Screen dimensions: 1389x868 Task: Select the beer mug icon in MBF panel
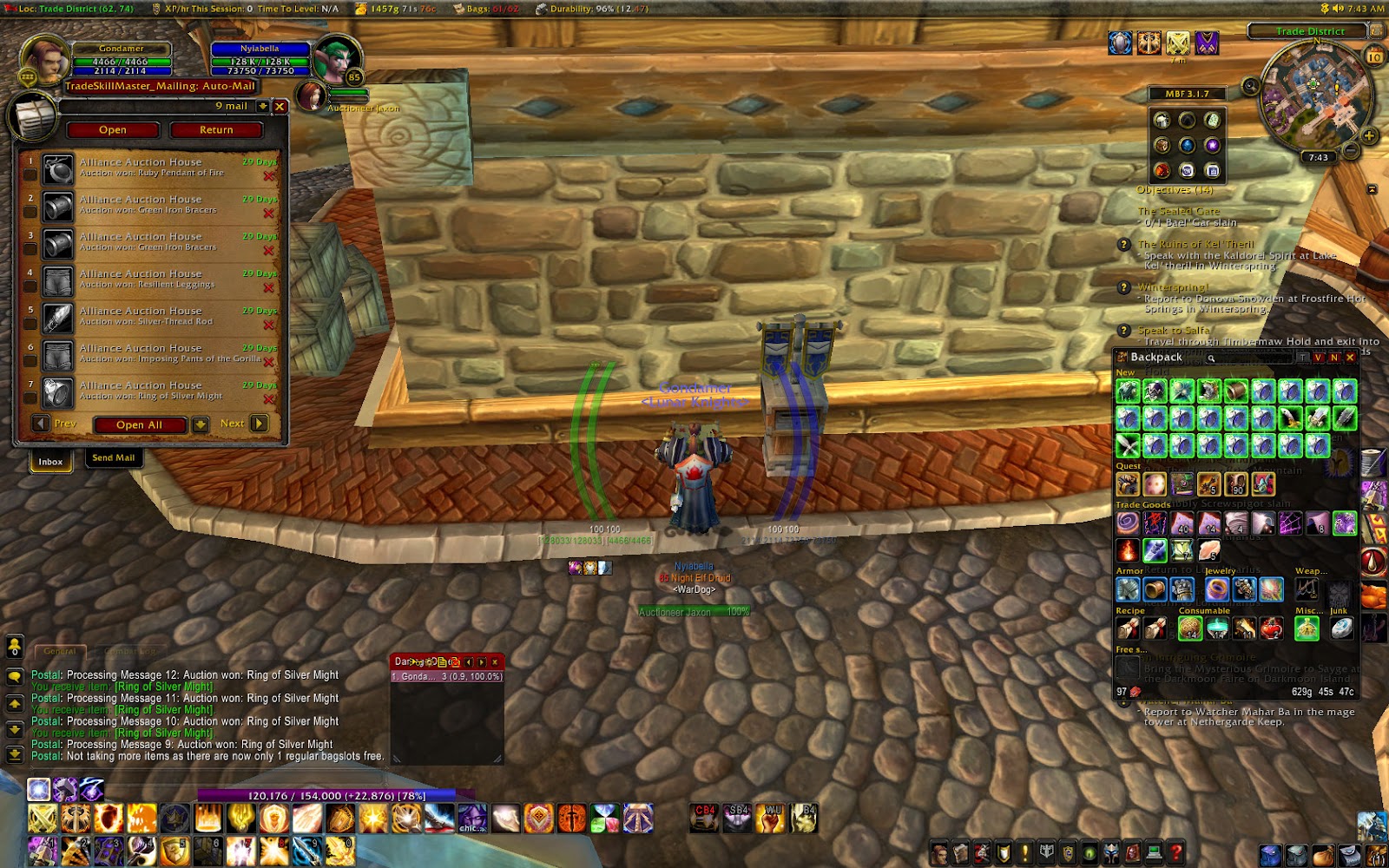pyautogui.click(x=1162, y=122)
